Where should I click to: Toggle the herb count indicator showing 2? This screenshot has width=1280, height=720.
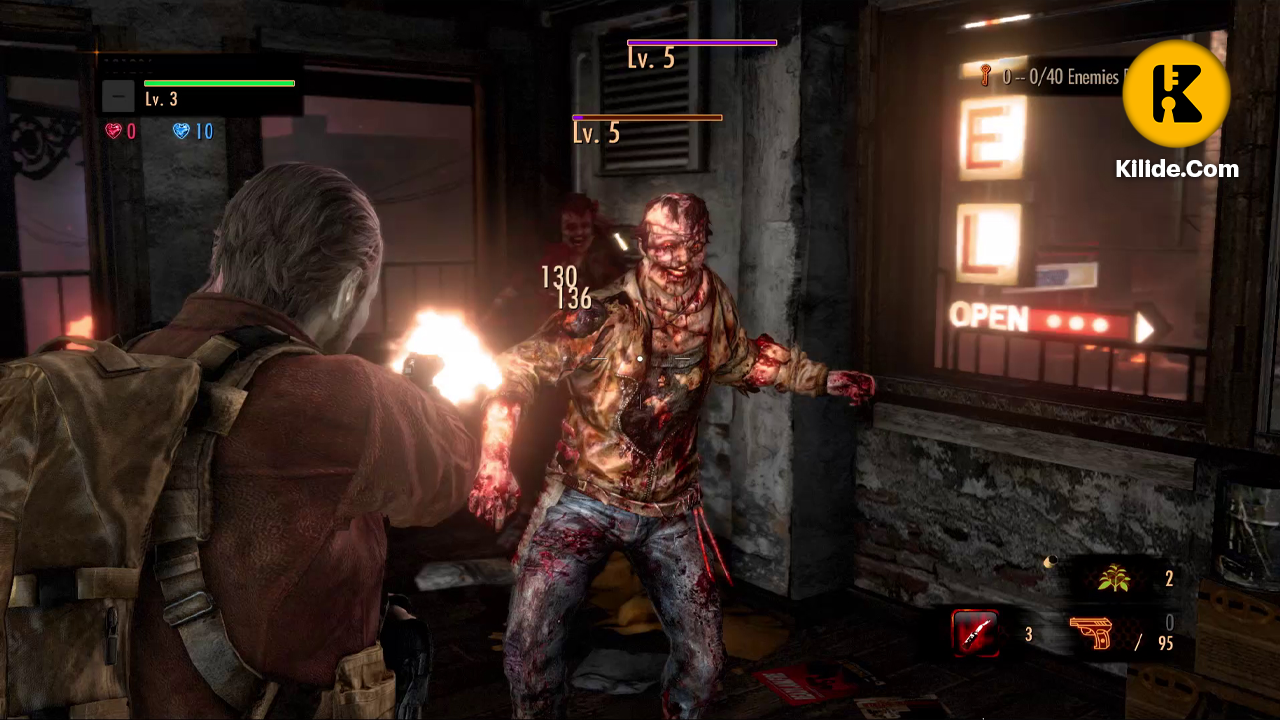tap(1168, 578)
